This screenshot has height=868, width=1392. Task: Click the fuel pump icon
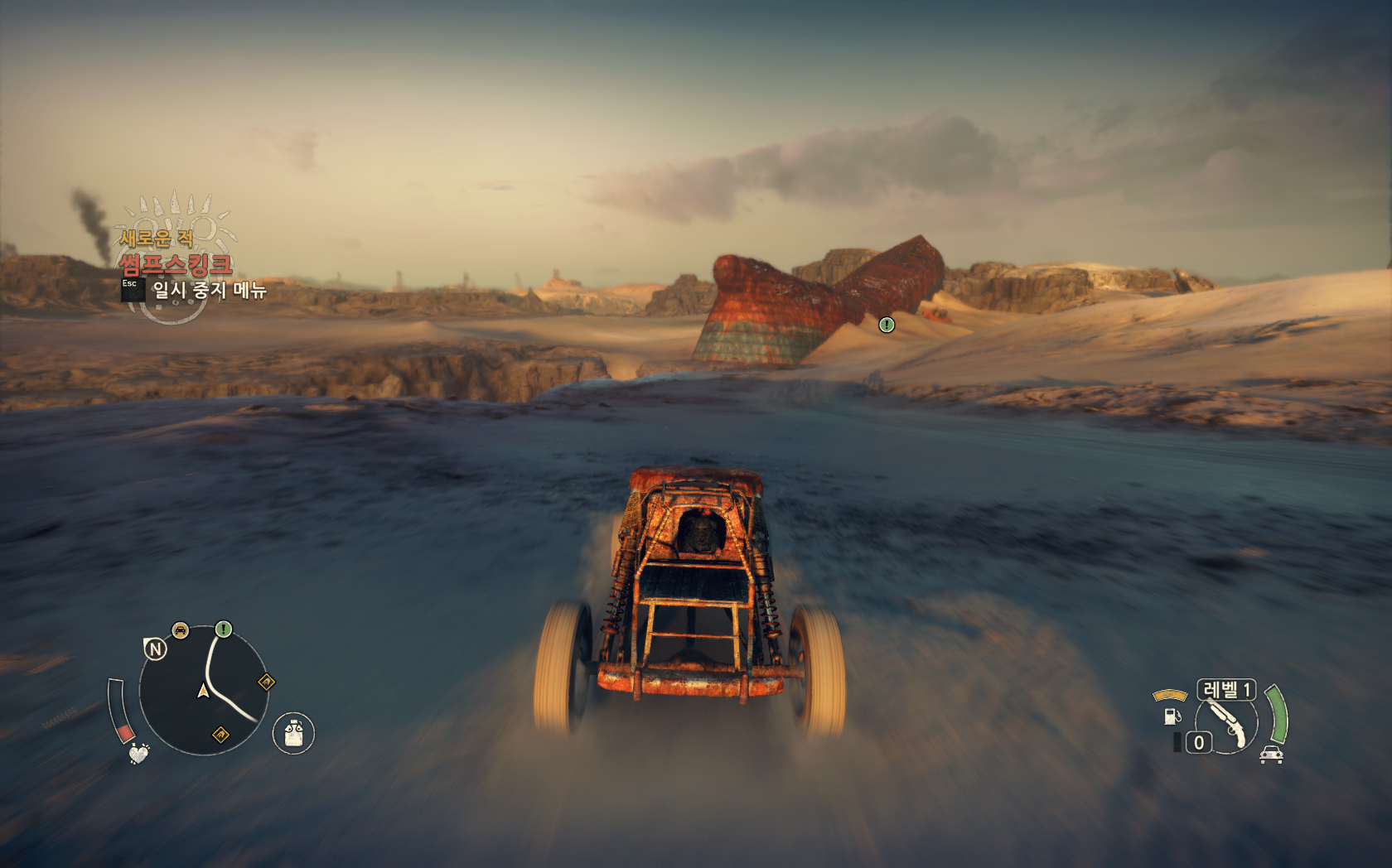point(1172,715)
